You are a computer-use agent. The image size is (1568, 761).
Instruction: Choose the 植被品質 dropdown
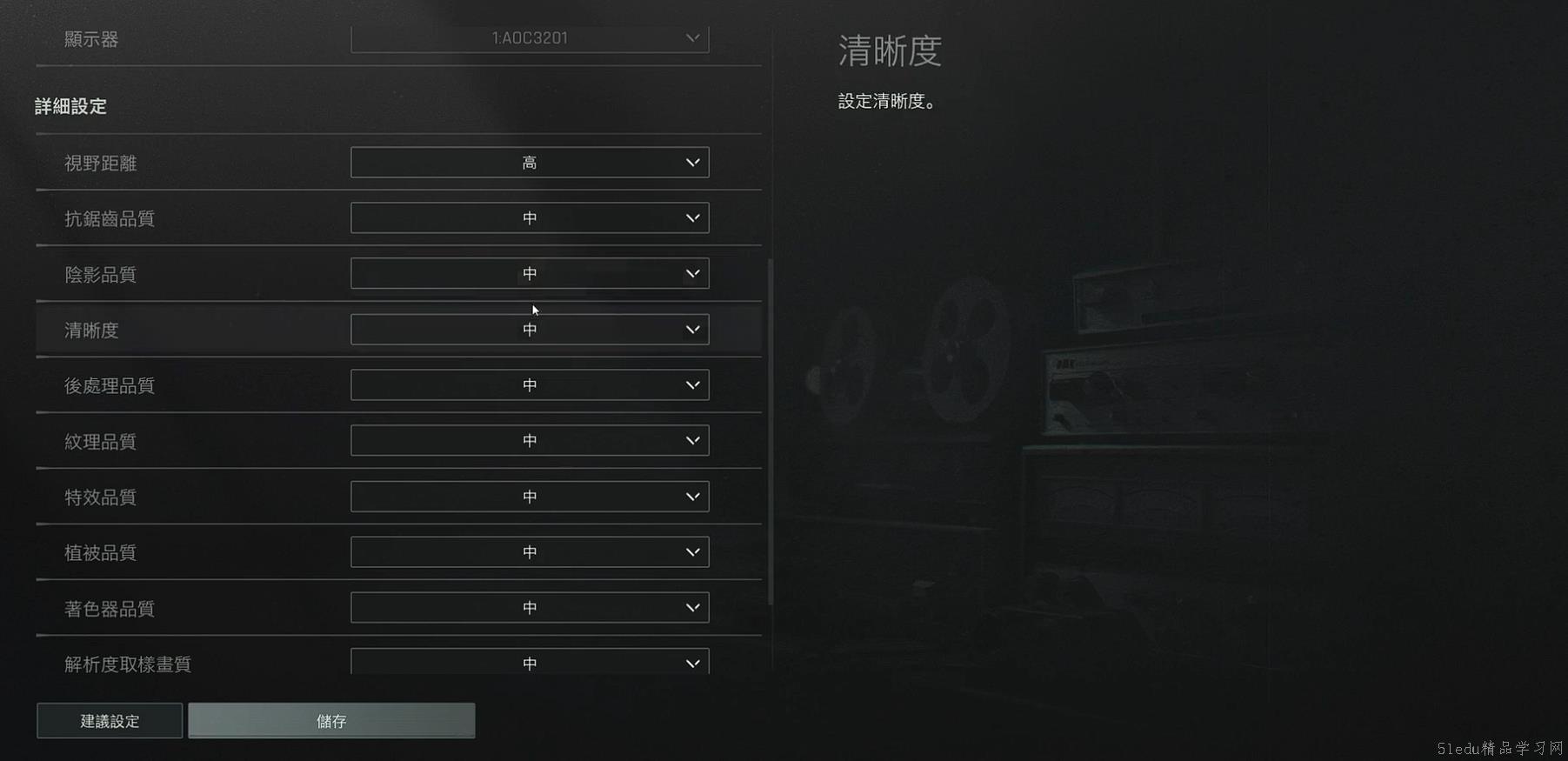(x=530, y=552)
